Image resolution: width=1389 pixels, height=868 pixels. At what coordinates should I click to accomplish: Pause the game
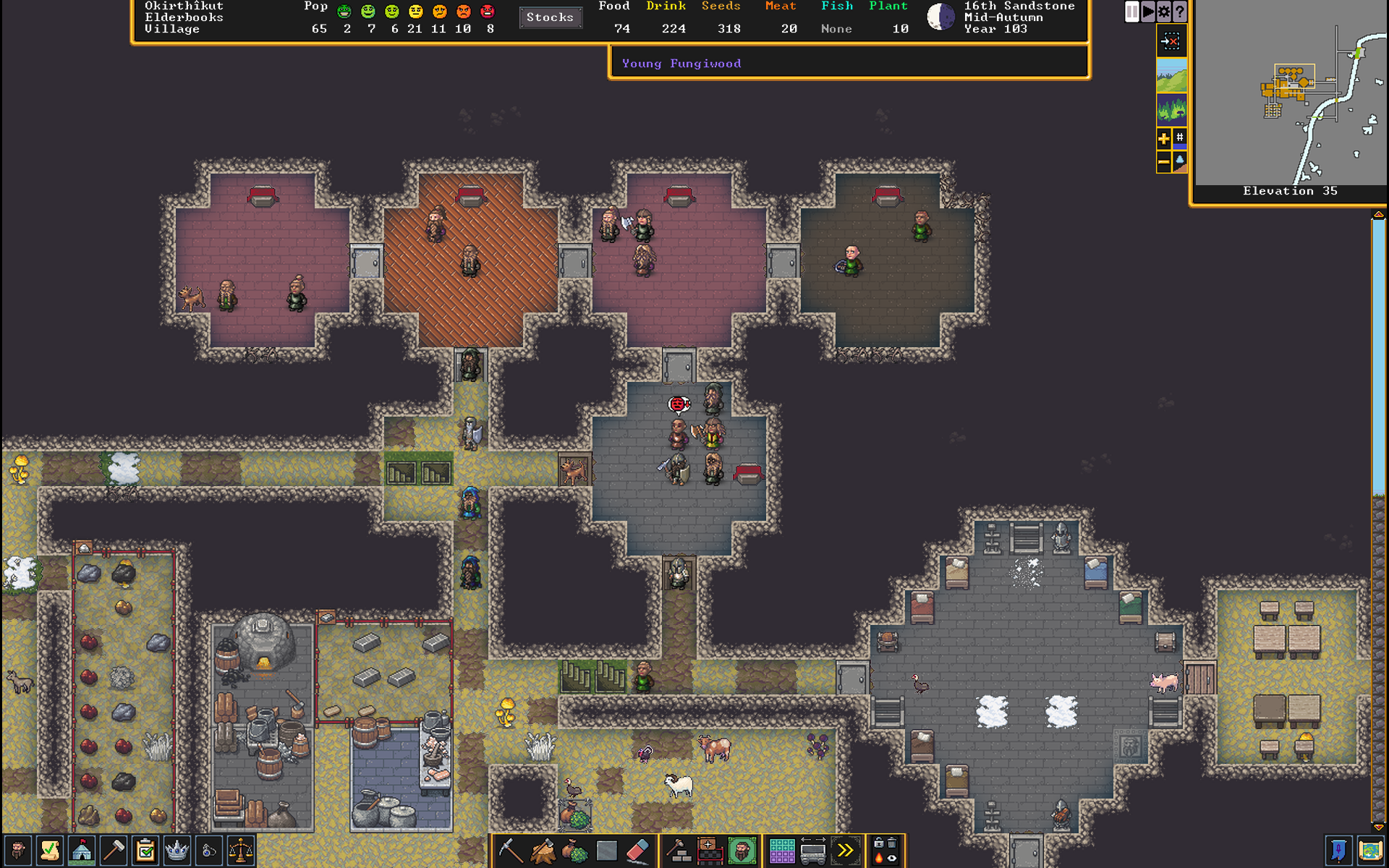(x=1132, y=12)
